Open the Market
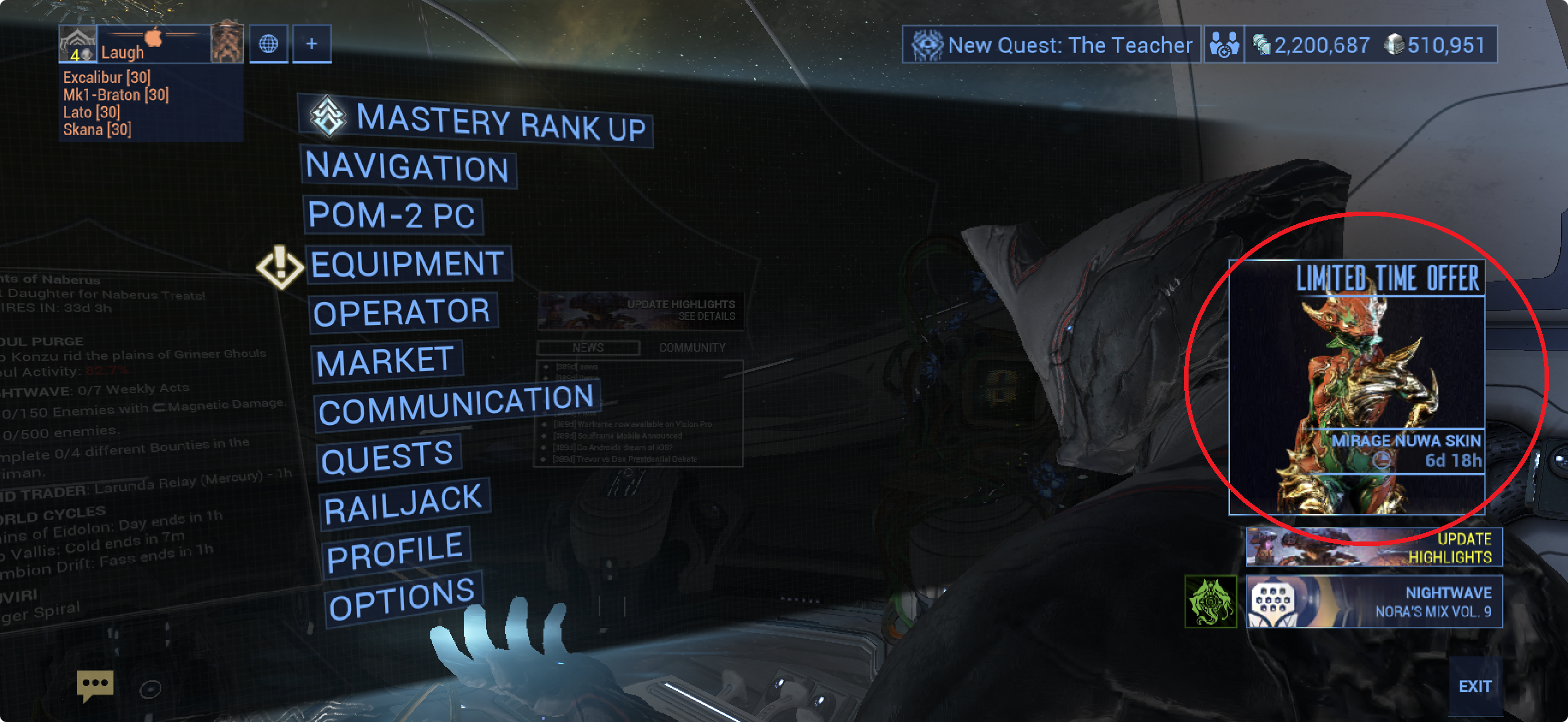 click(386, 361)
